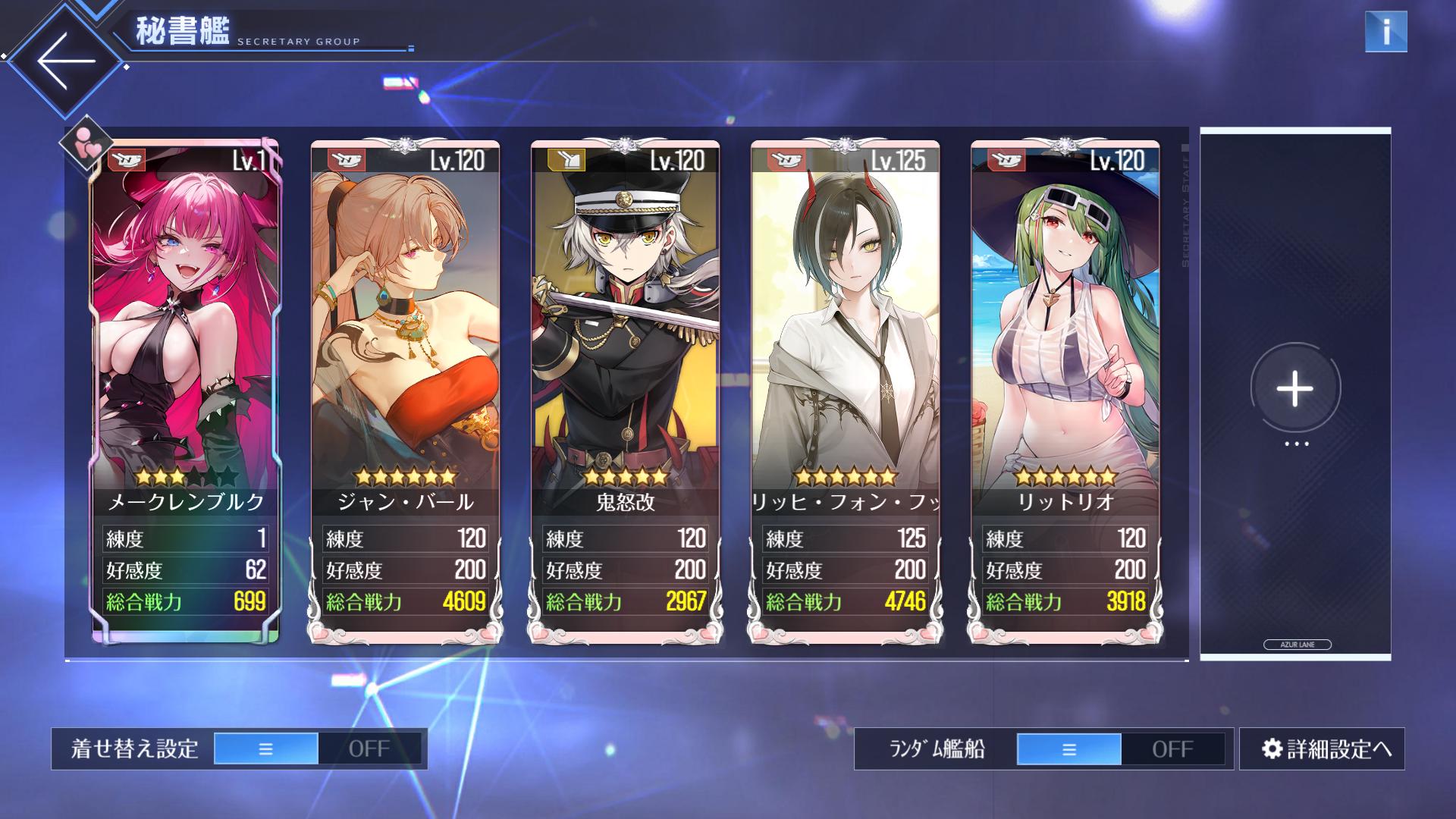Add a secretary with the plus slot

pos(1294,388)
